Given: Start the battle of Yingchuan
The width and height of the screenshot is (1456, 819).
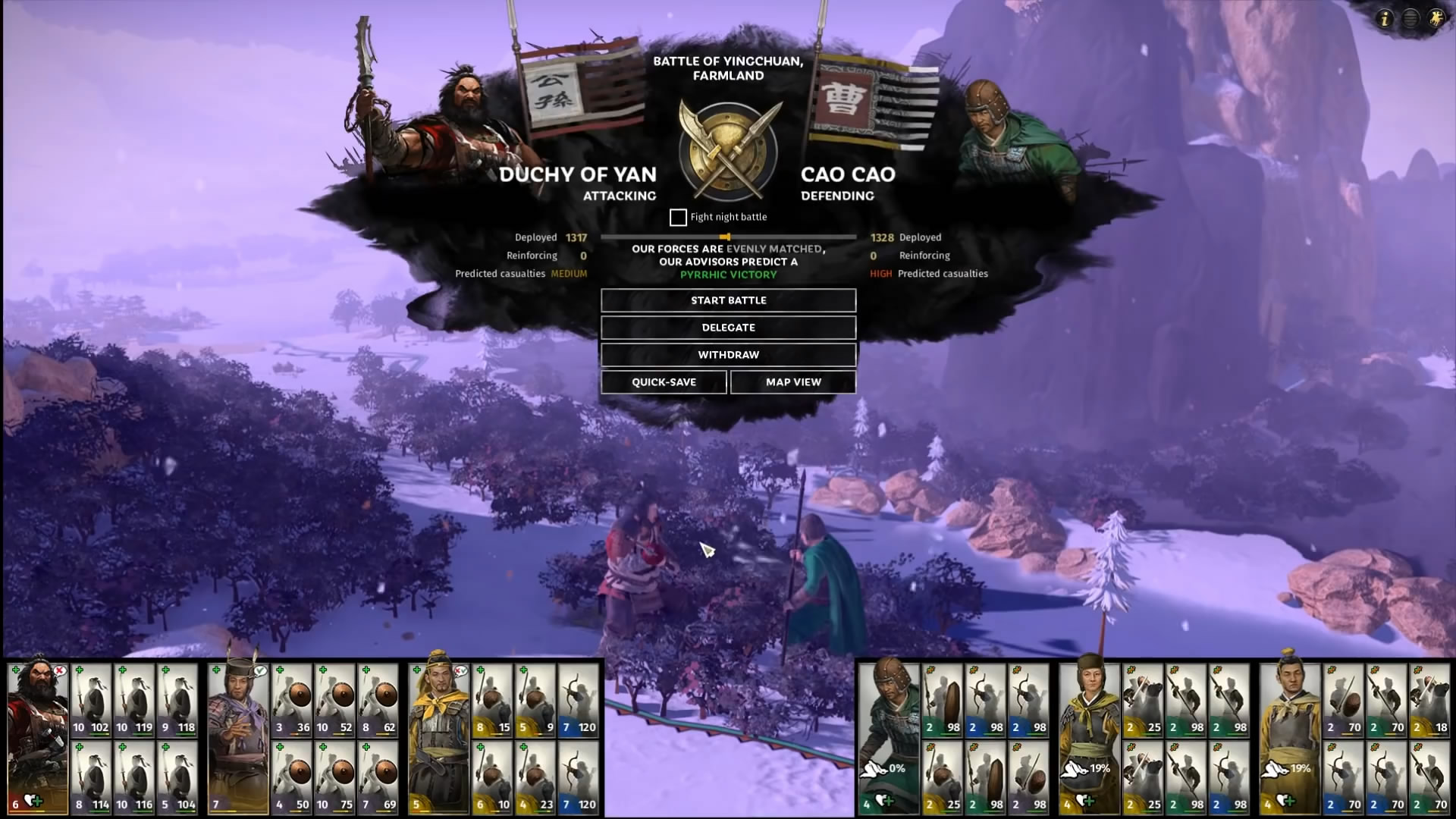Looking at the screenshot, I should [728, 300].
